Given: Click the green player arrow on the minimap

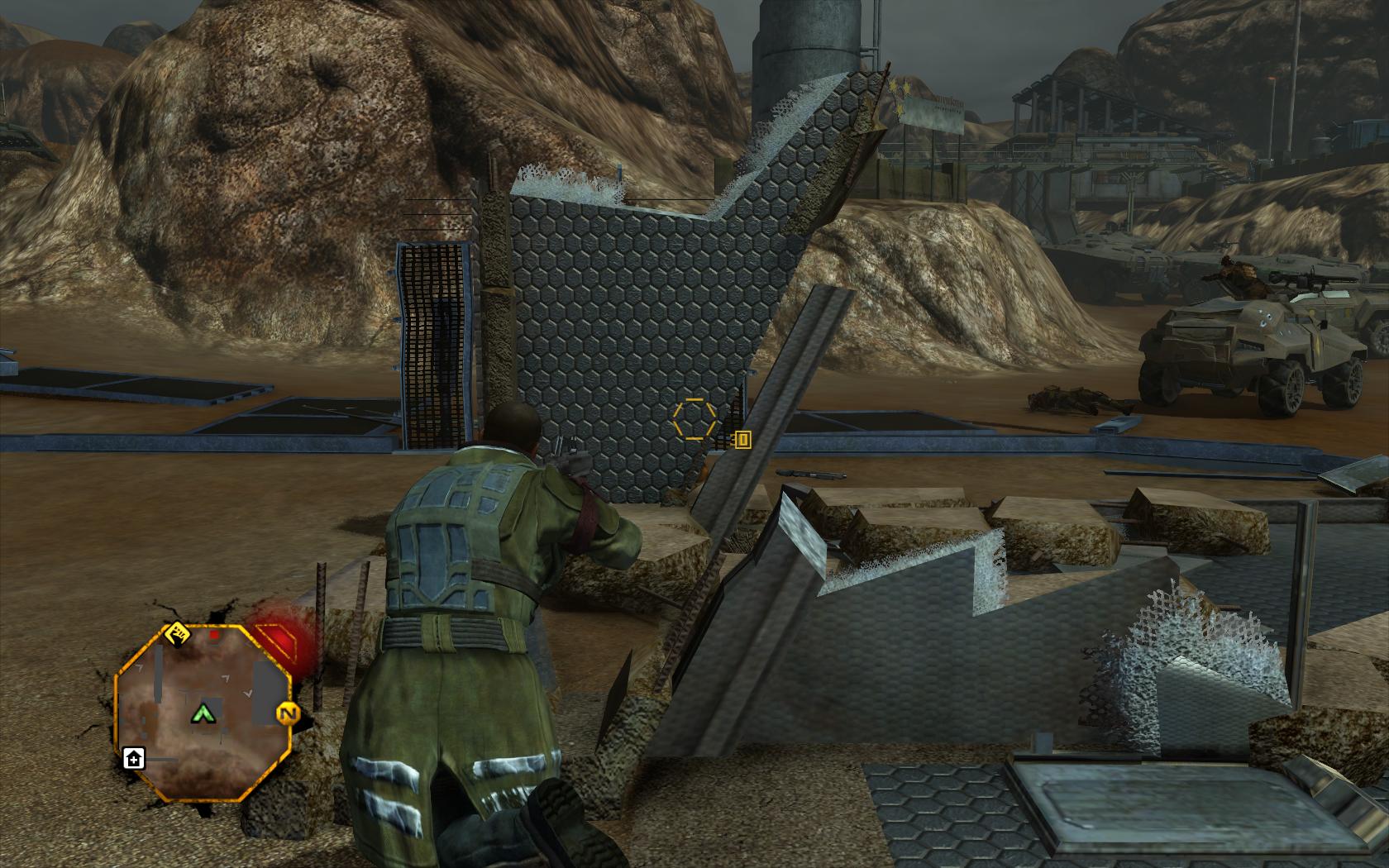Looking at the screenshot, I should 202,713.
